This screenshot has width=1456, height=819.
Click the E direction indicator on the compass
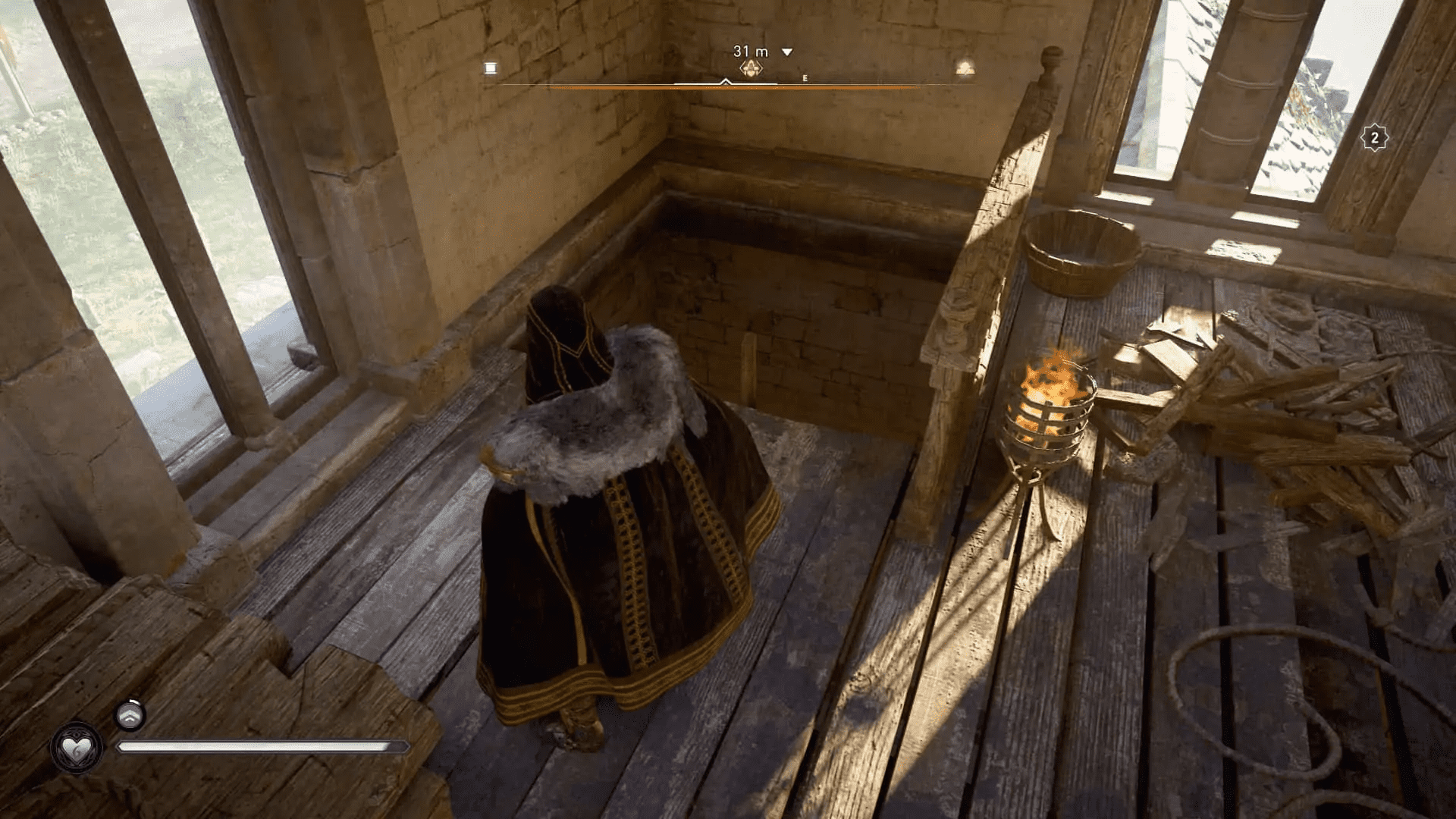click(805, 77)
